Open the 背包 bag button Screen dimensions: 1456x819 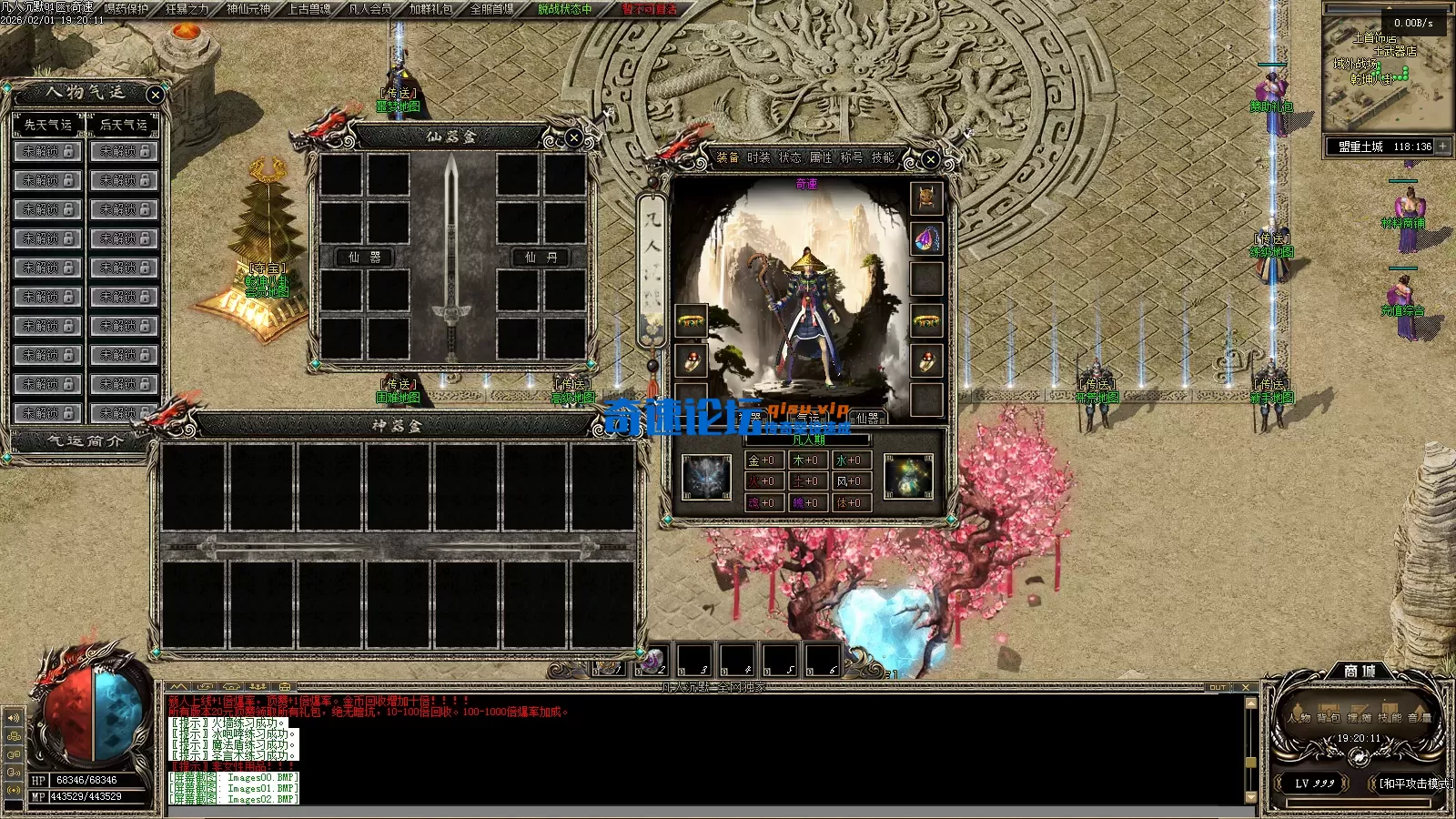pos(1329,717)
